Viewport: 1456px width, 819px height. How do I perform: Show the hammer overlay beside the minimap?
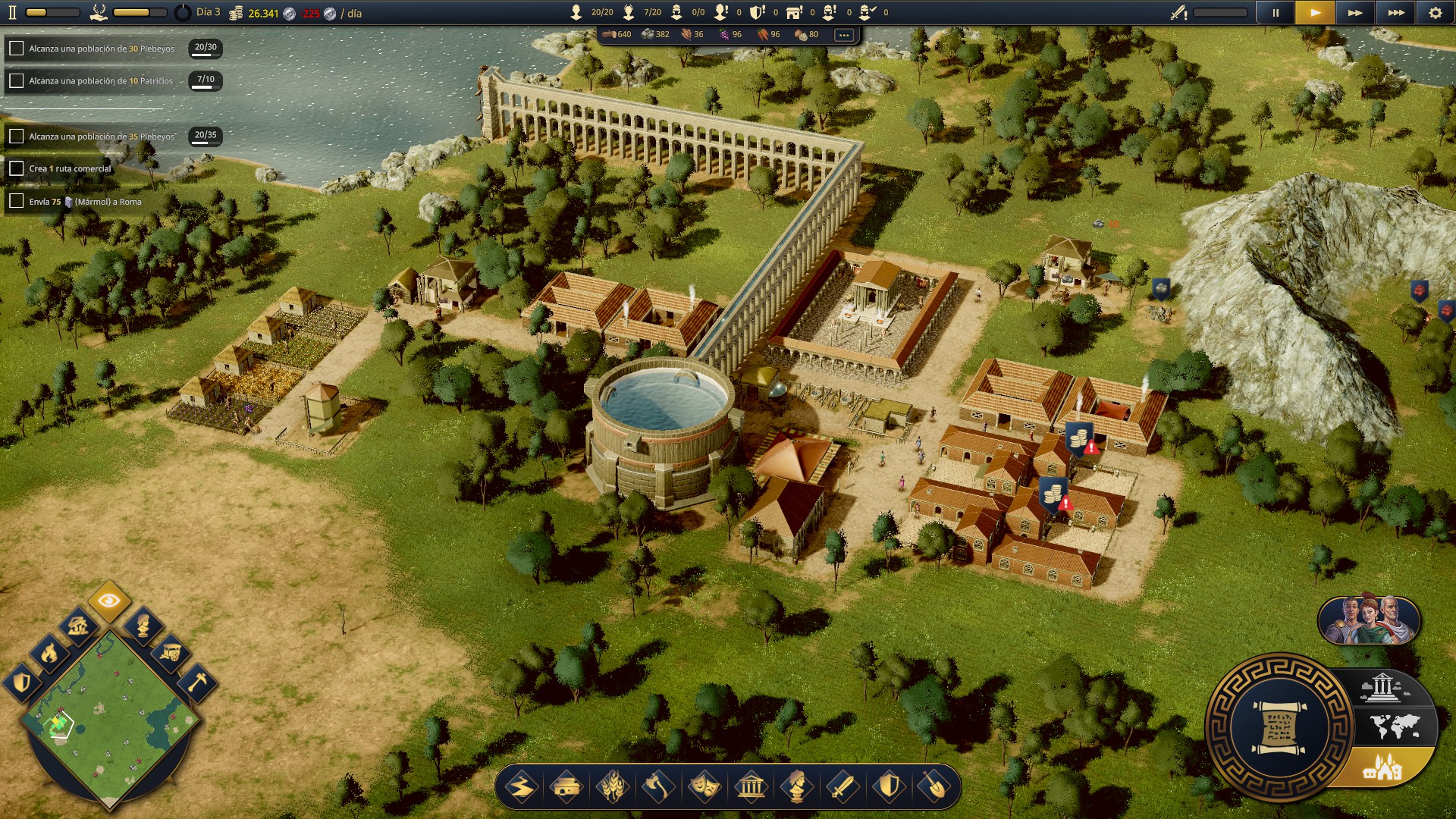click(197, 682)
